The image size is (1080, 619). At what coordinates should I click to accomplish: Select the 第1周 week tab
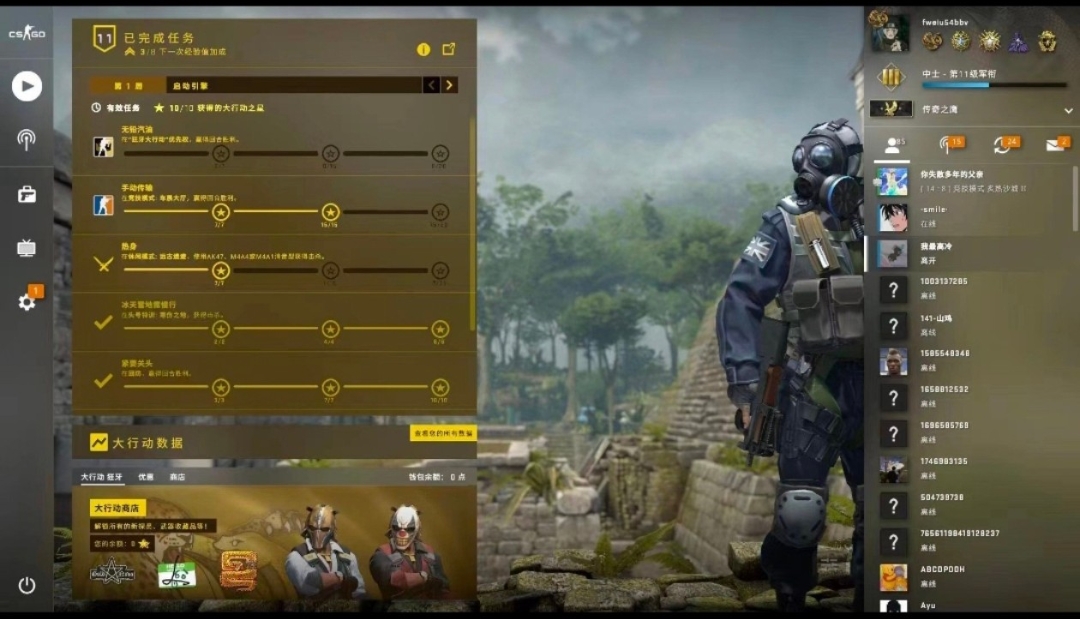pyautogui.click(x=128, y=86)
